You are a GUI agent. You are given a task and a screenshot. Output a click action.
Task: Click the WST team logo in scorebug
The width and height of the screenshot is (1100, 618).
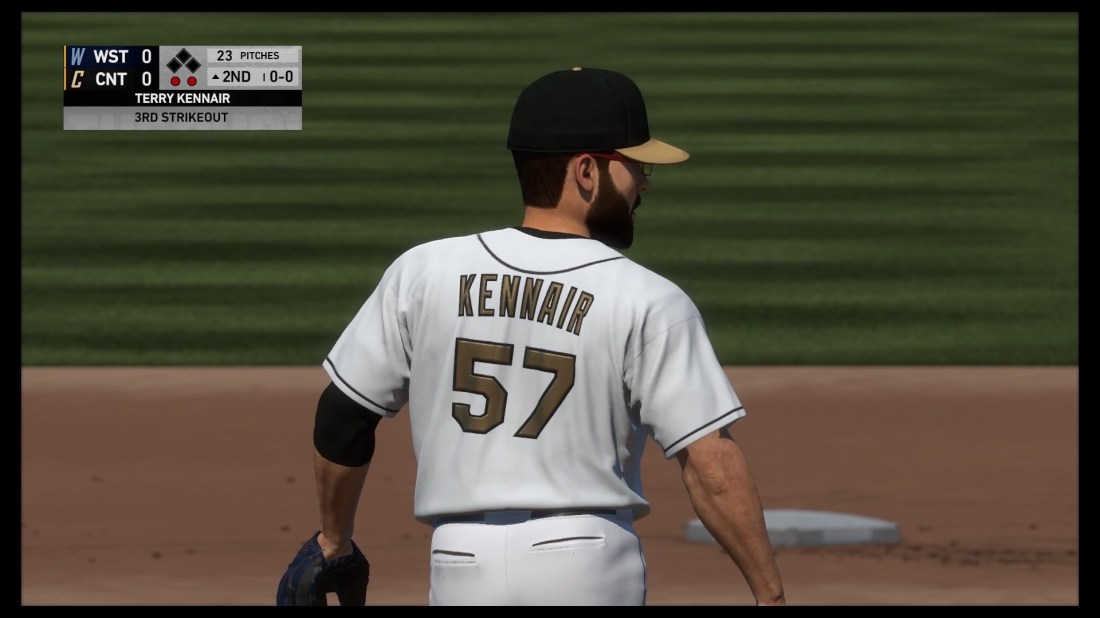pos(77,57)
